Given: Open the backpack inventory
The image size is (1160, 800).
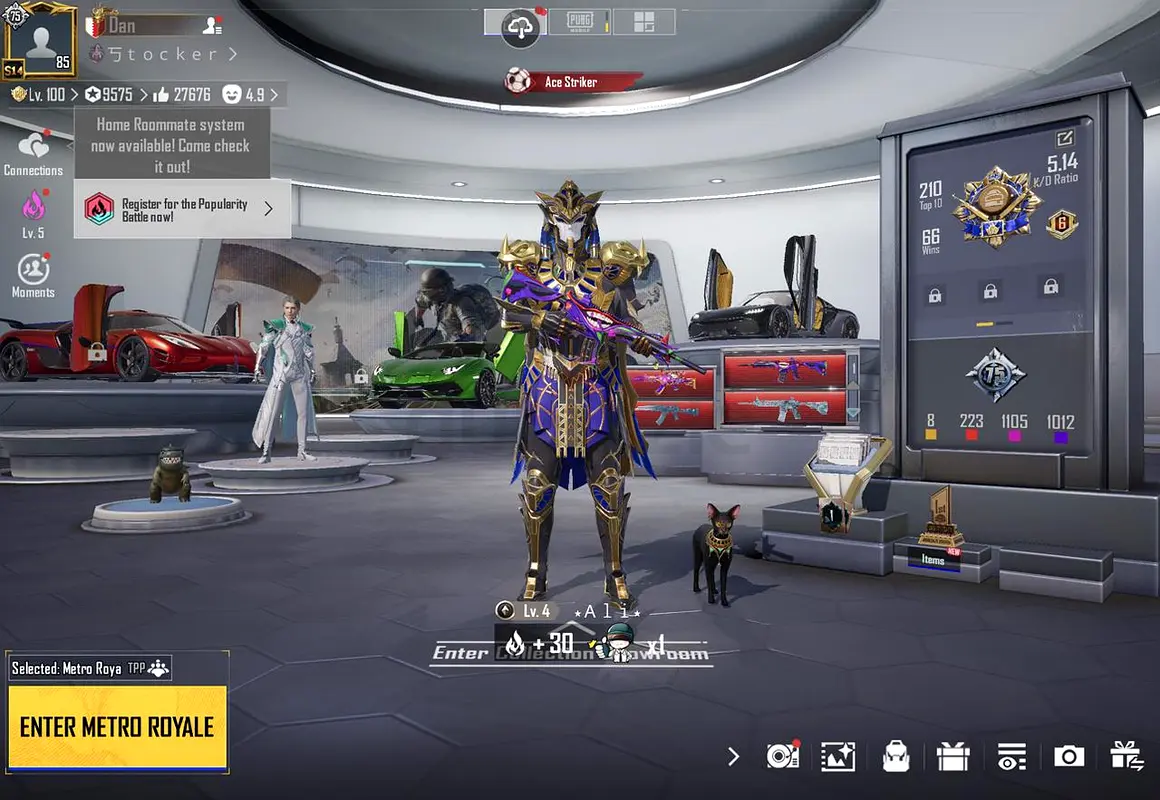Looking at the screenshot, I should 895,756.
